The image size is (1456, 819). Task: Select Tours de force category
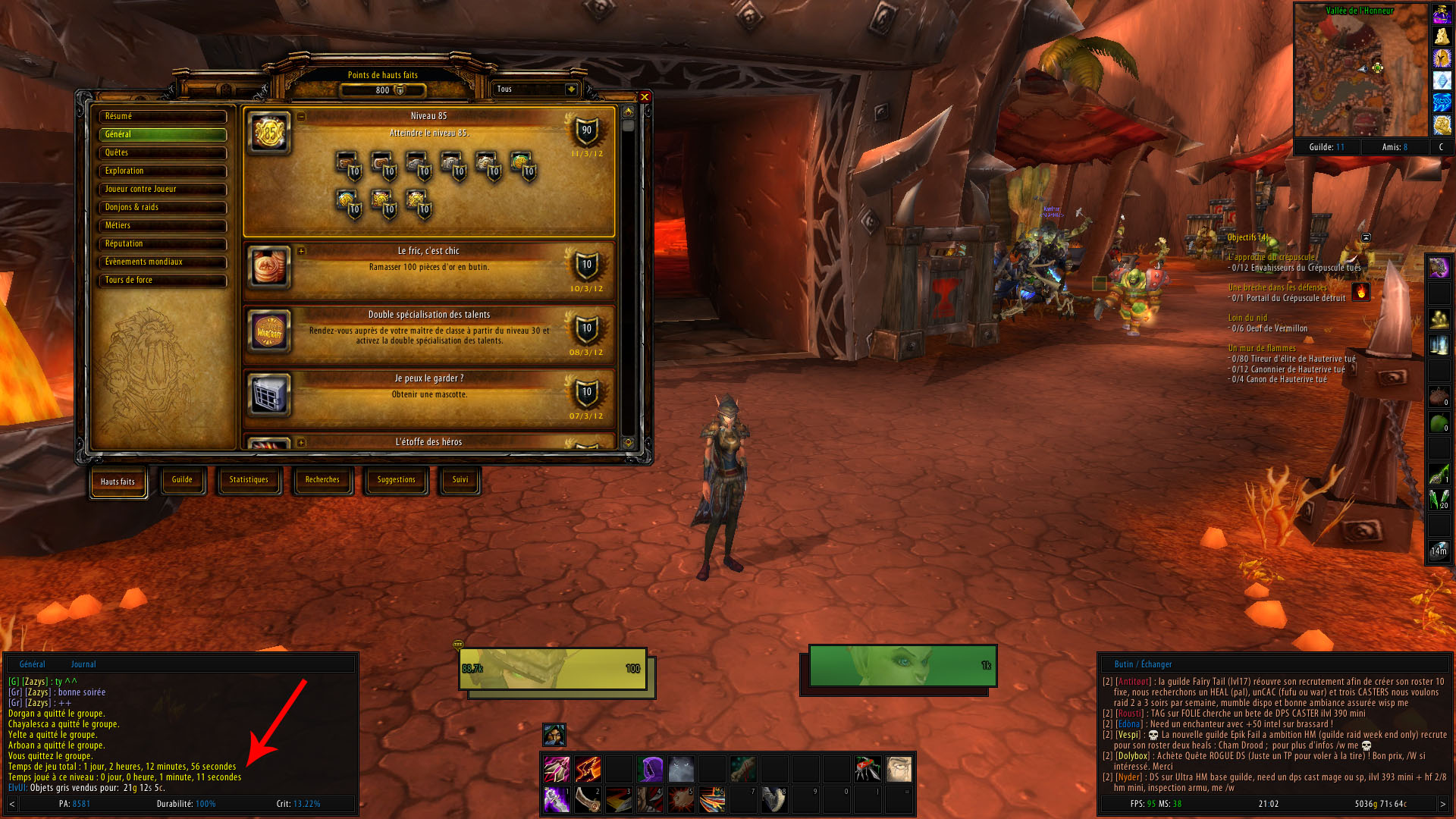162,280
